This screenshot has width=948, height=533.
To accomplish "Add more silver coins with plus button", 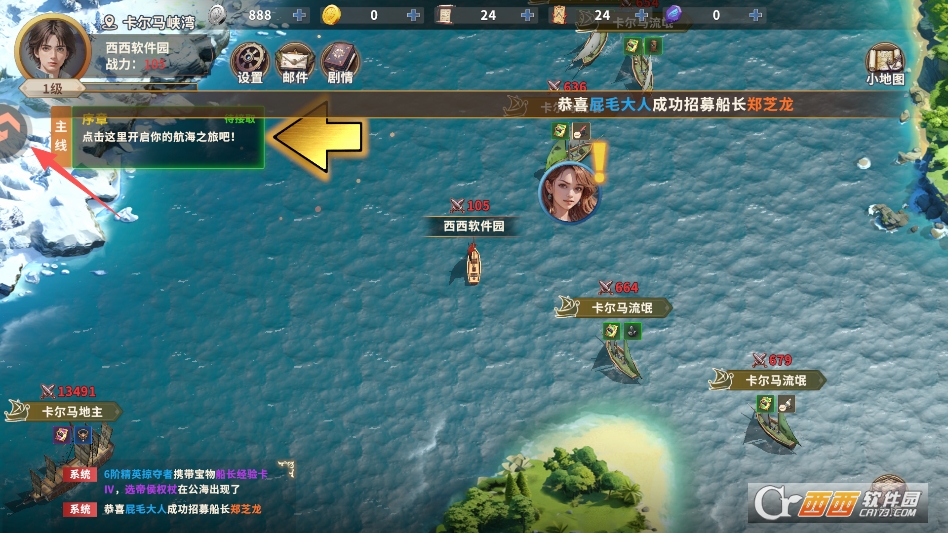I will [x=300, y=15].
